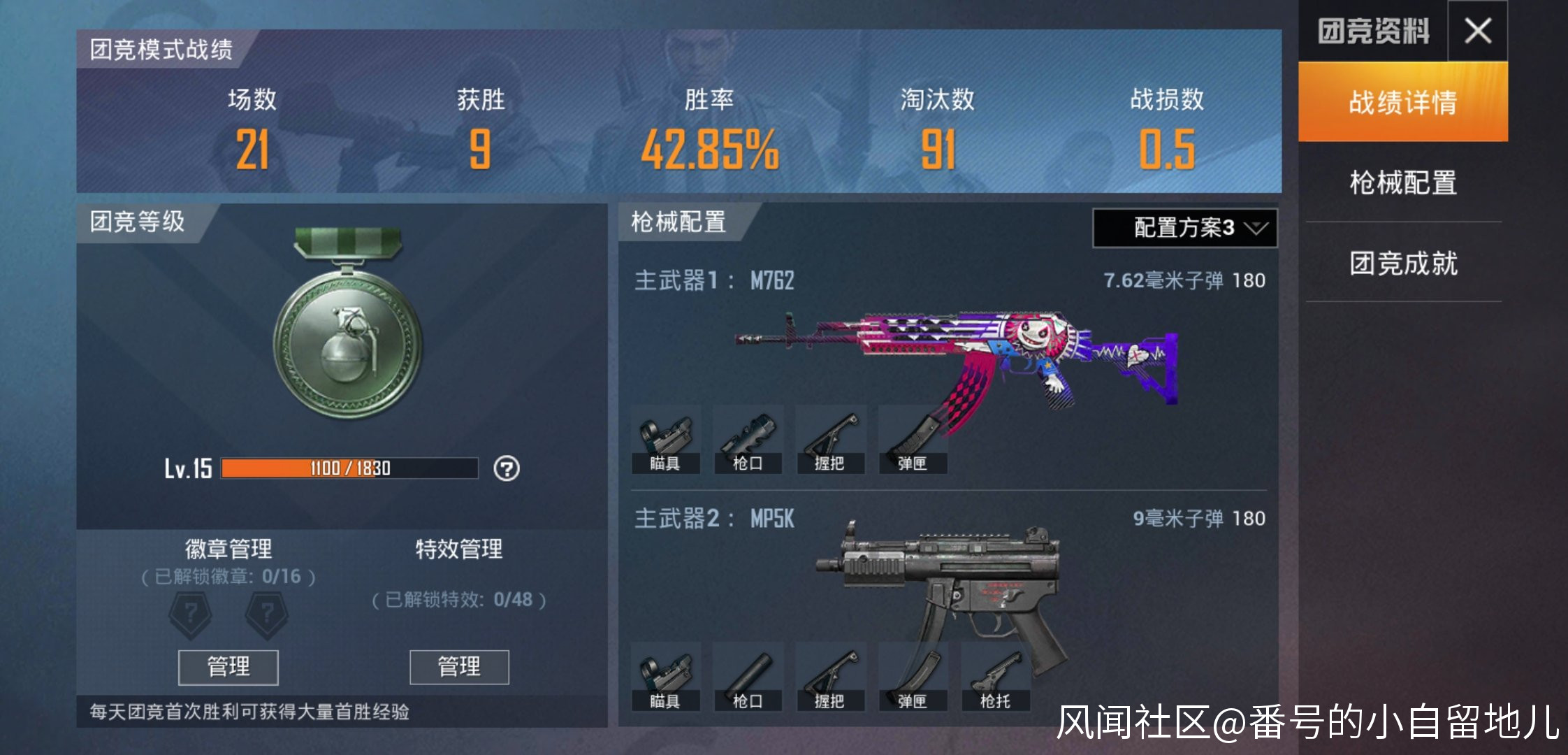Choose the MP5K 枪托 attachment slot
The image size is (1568, 755).
[995, 678]
